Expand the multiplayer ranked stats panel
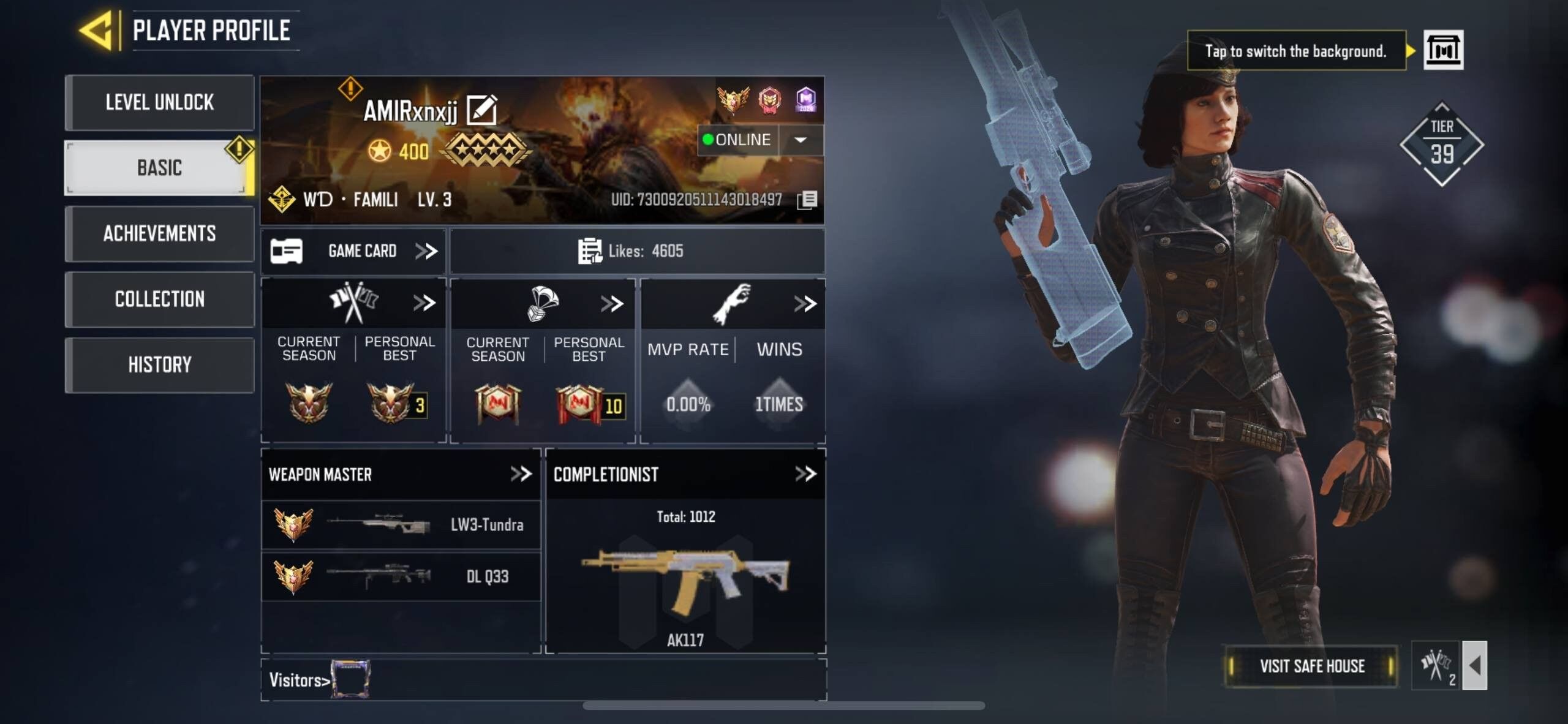 point(424,303)
